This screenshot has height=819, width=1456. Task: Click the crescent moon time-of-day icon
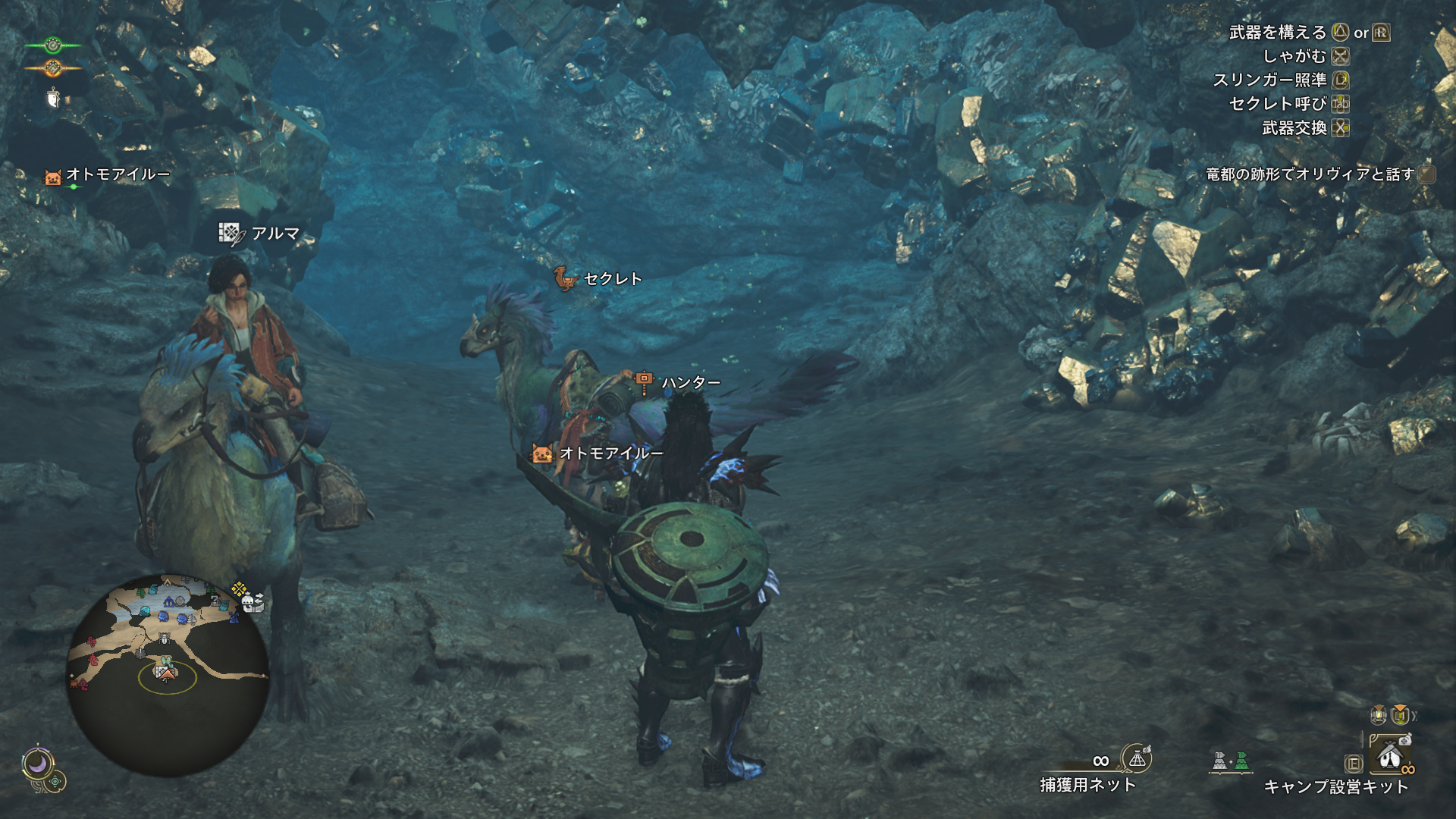(x=36, y=764)
